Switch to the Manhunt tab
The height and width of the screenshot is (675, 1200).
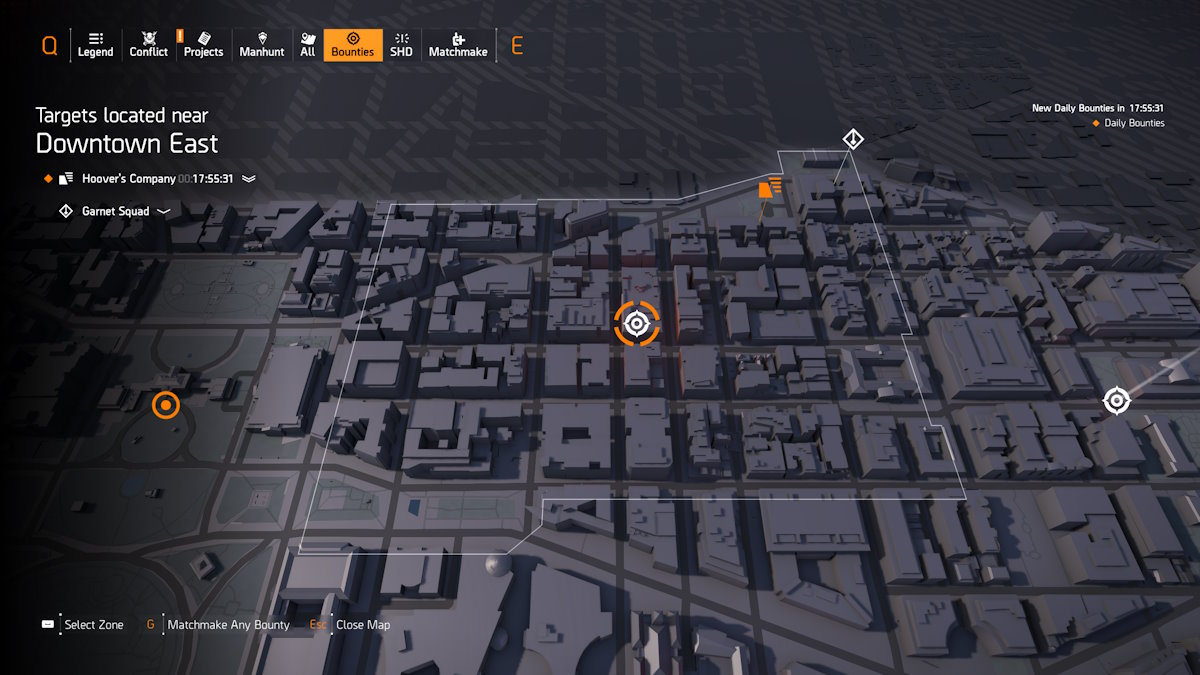[x=262, y=45]
